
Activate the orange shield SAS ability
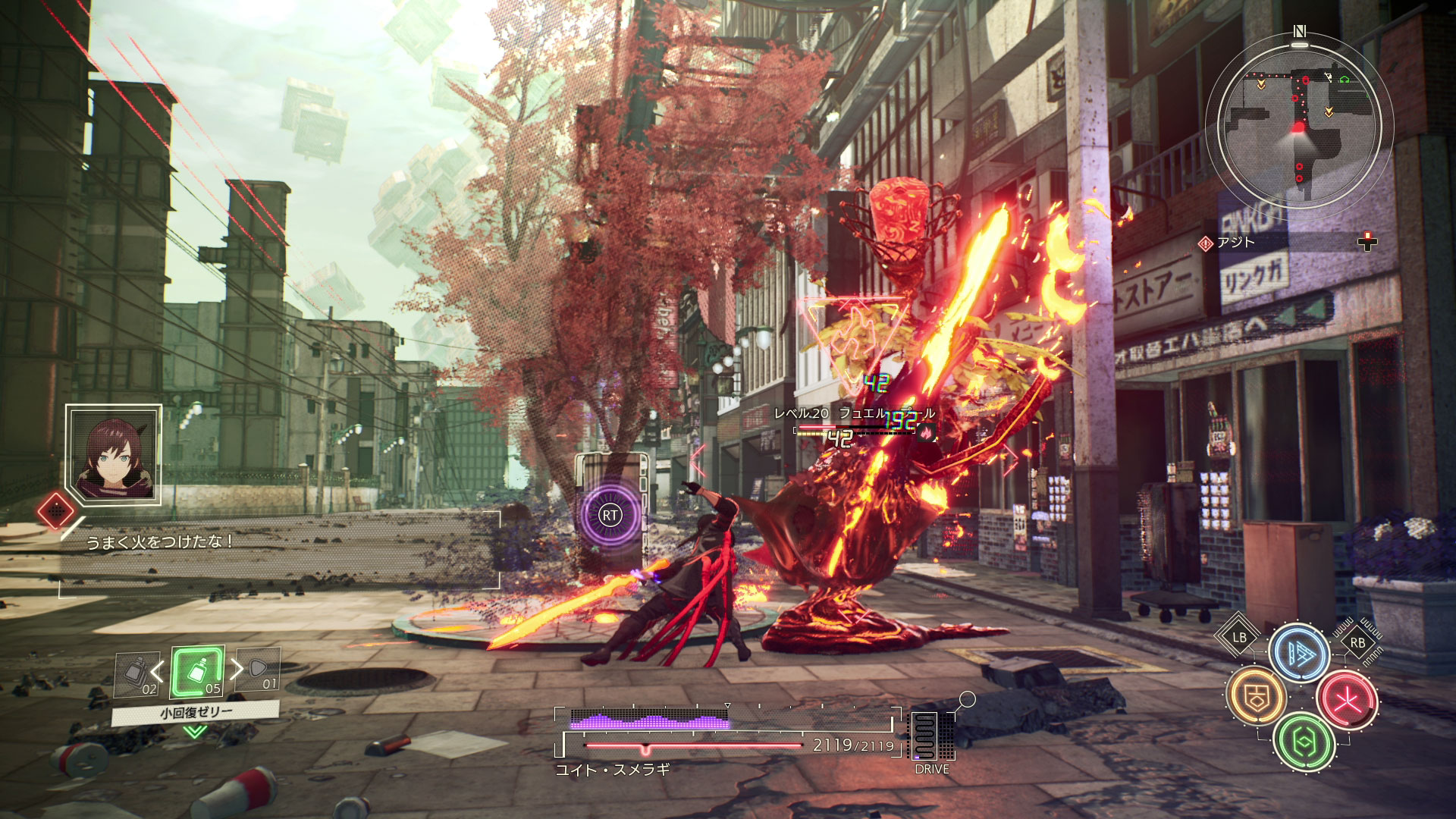[1257, 696]
